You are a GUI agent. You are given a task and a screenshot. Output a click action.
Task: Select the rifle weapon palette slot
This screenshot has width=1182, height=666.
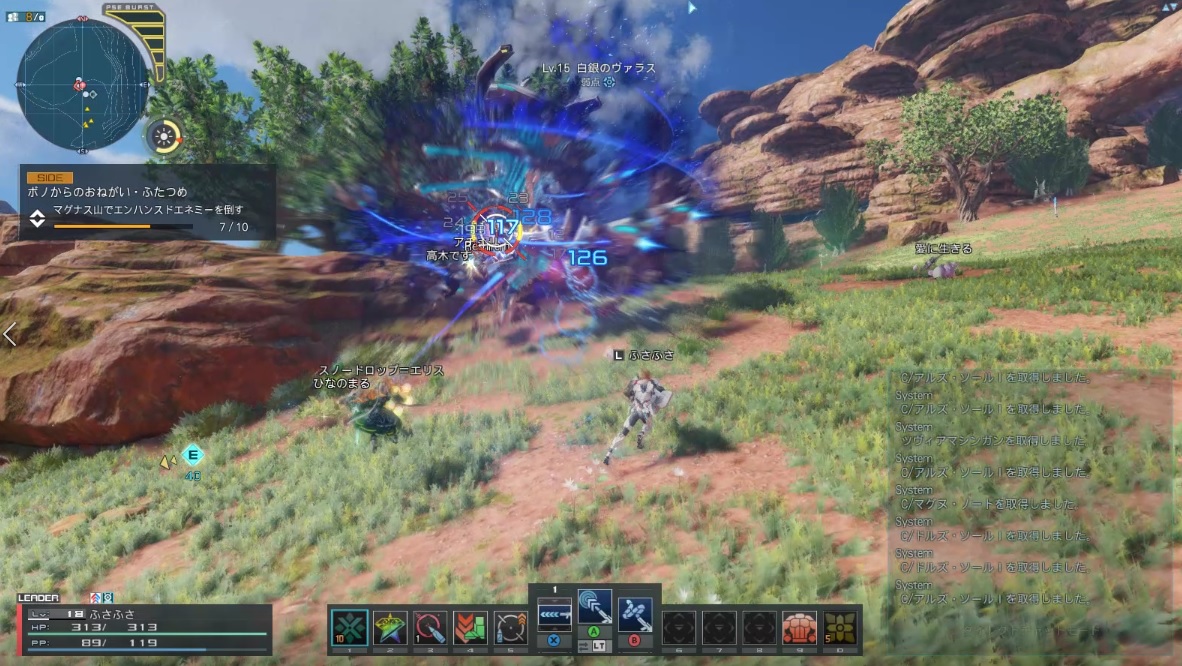554,610
